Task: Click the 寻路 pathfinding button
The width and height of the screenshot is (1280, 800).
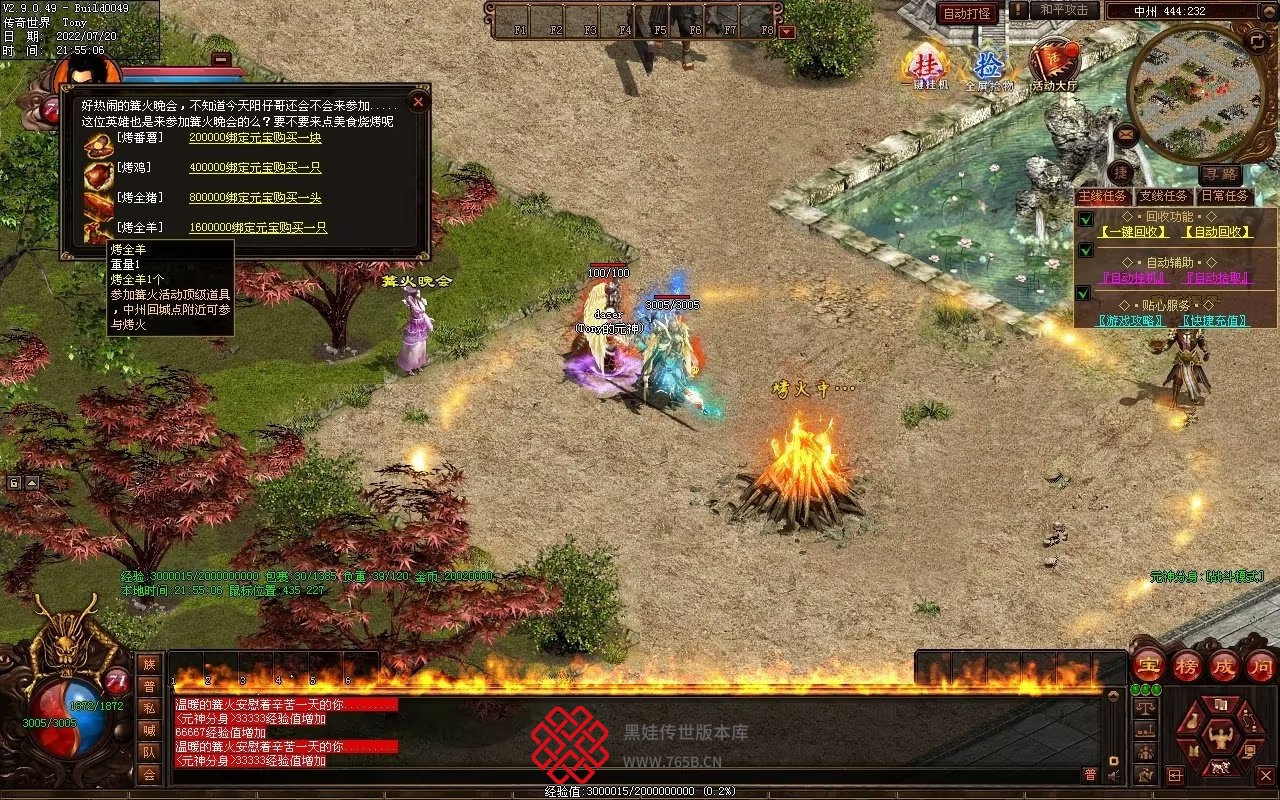Action: click(1219, 175)
